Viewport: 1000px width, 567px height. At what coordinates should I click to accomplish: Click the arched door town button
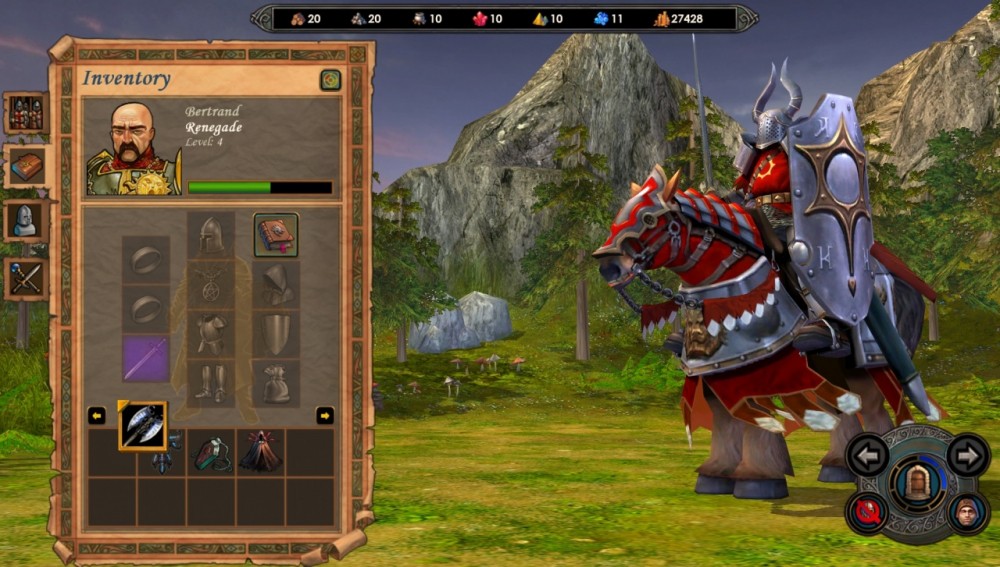917,483
